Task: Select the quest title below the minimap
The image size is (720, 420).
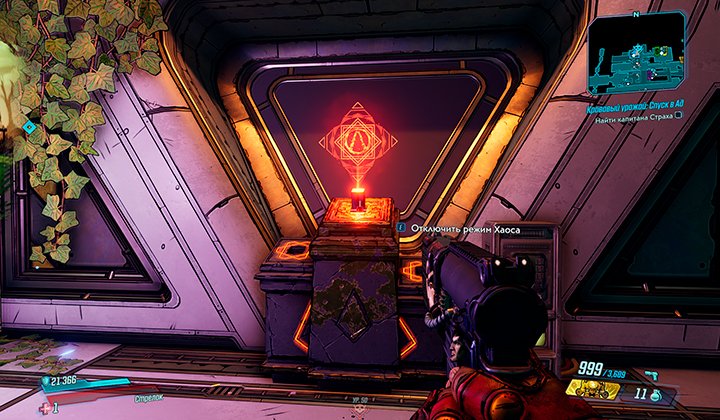Action: coord(635,103)
